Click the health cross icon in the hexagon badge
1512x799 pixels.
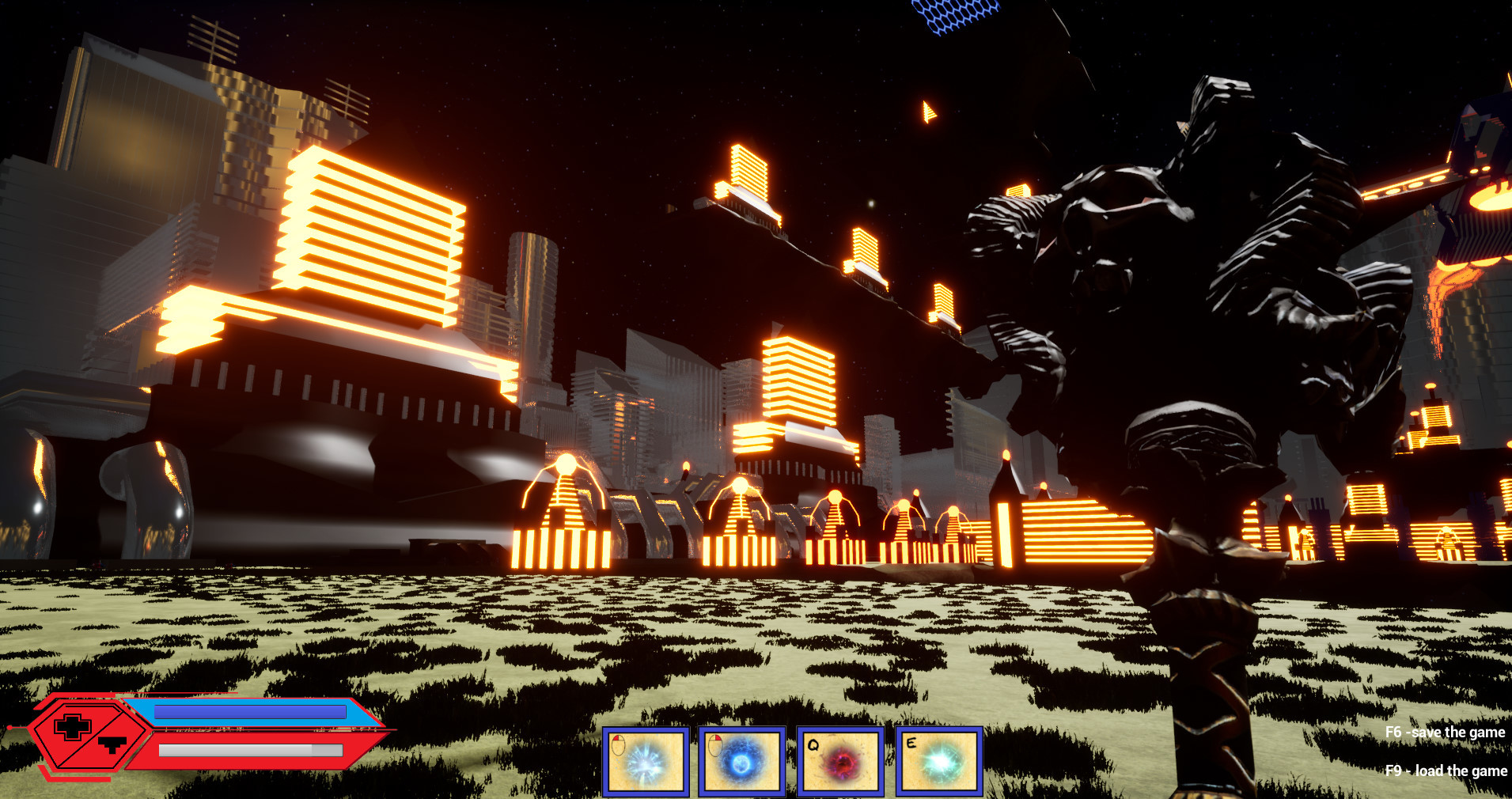pos(73,728)
